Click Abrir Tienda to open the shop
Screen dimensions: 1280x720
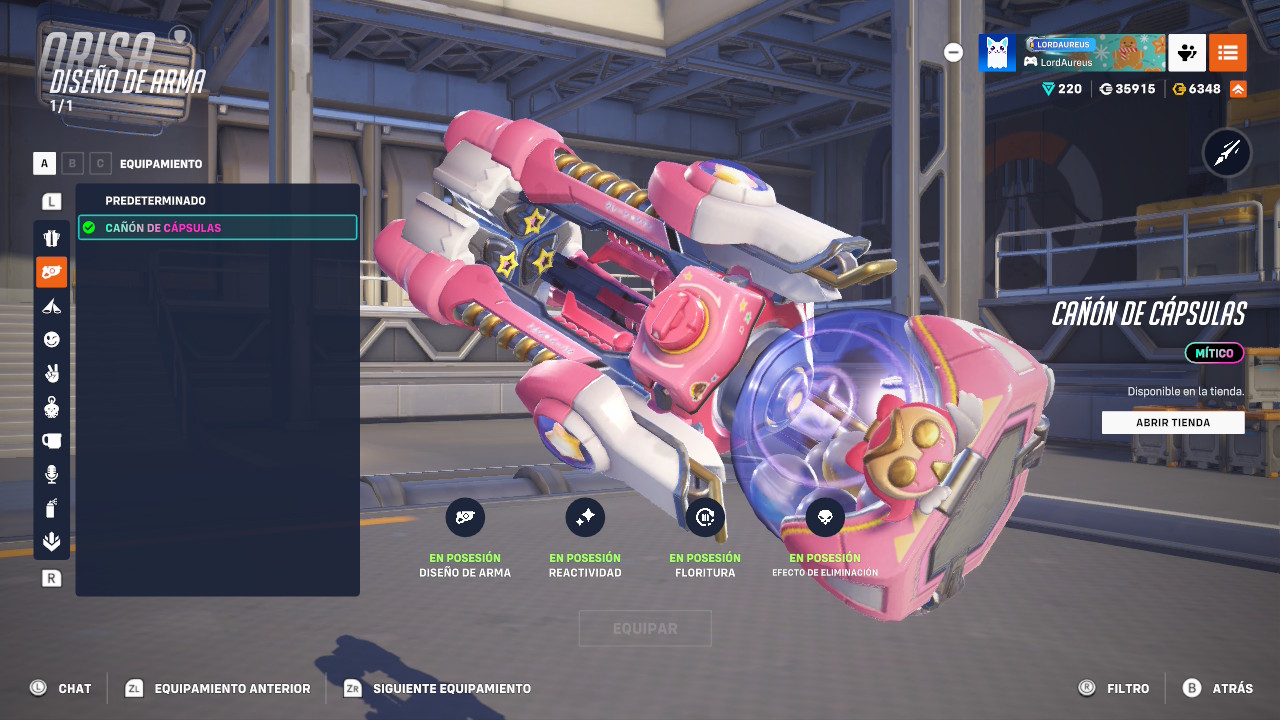tap(1173, 422)
